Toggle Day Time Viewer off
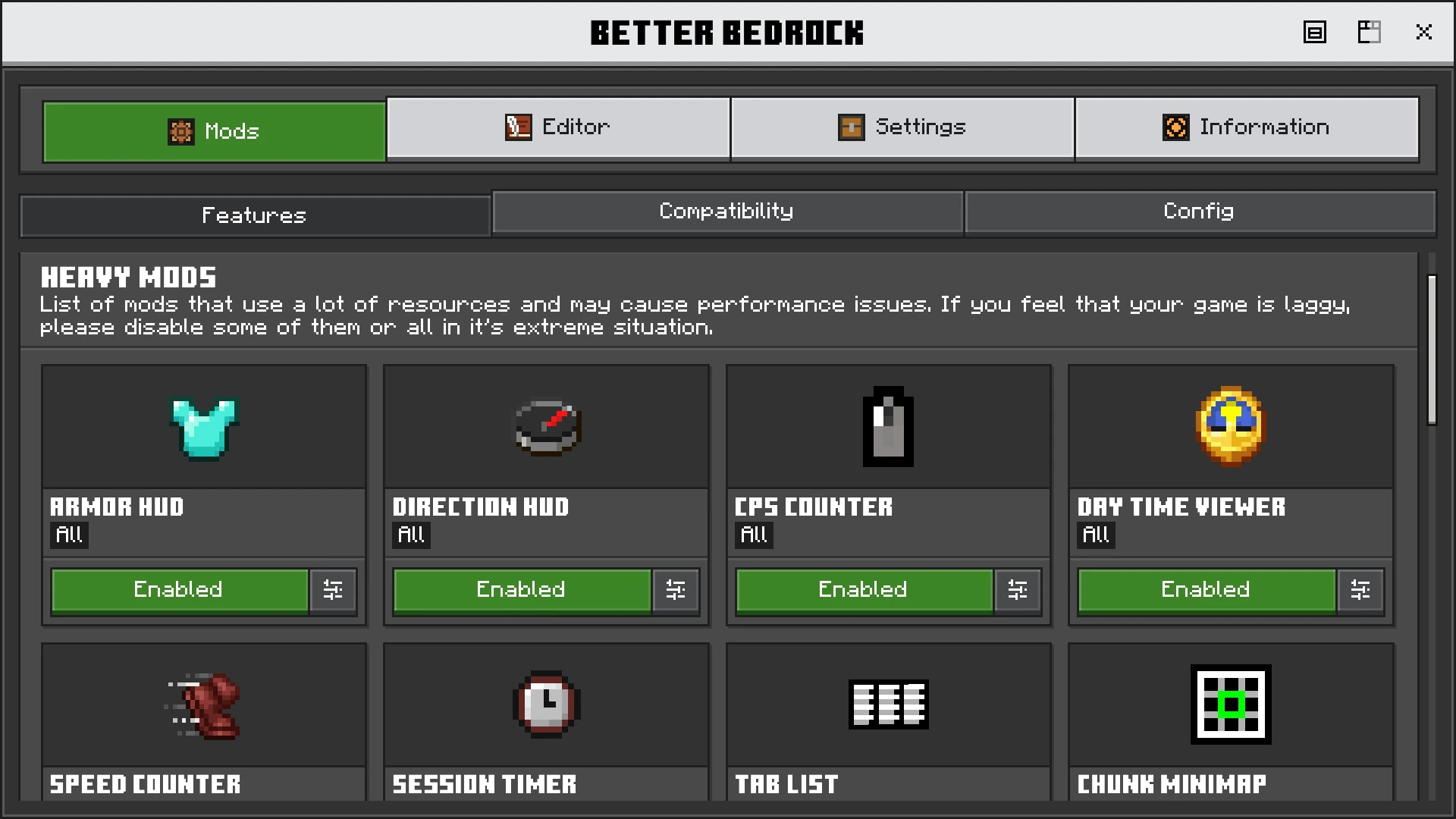Viewport: 1456px width, 819px height. click(1206, 590)
